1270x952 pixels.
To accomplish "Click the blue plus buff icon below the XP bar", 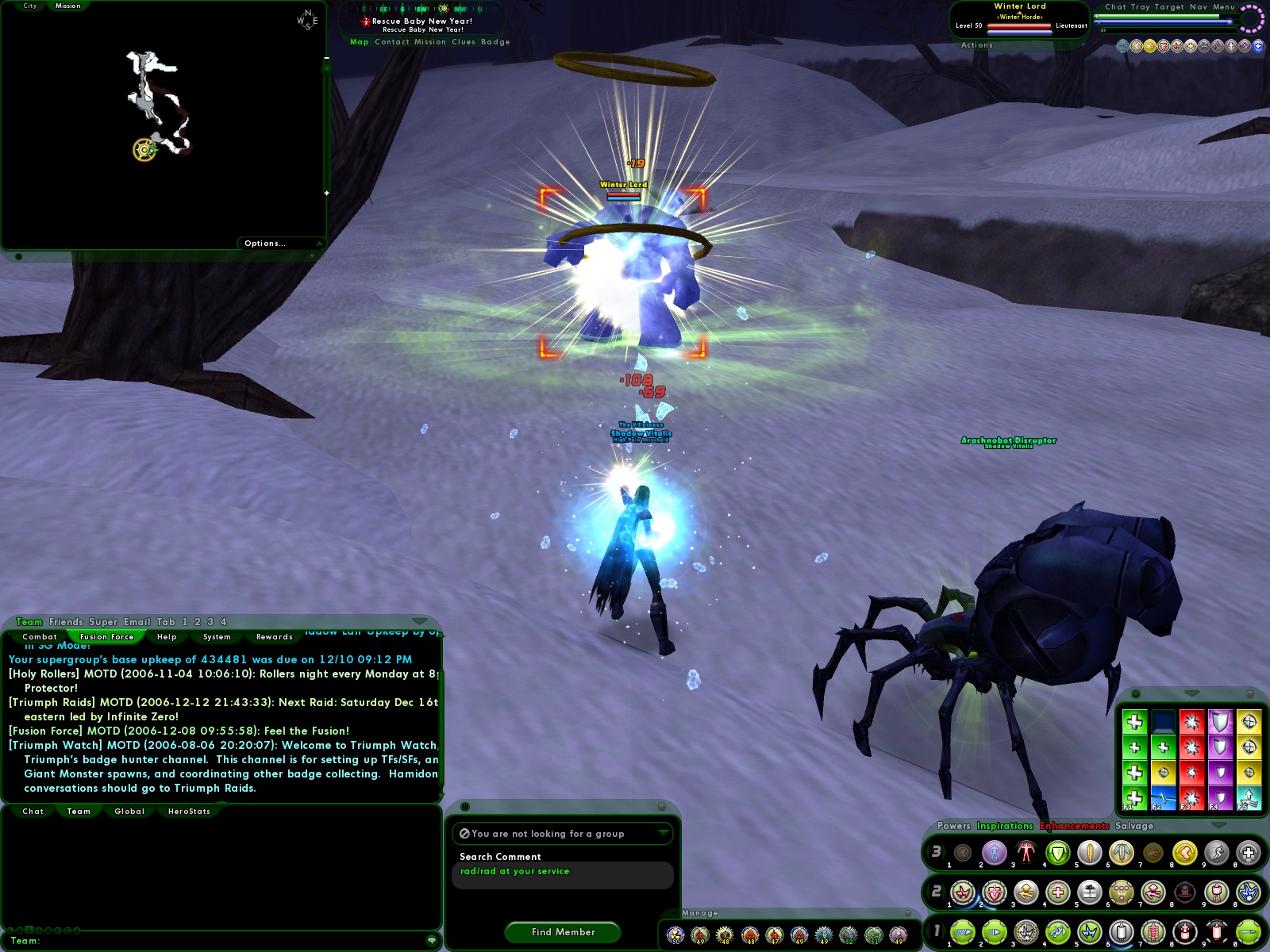I will [1258, 46].
